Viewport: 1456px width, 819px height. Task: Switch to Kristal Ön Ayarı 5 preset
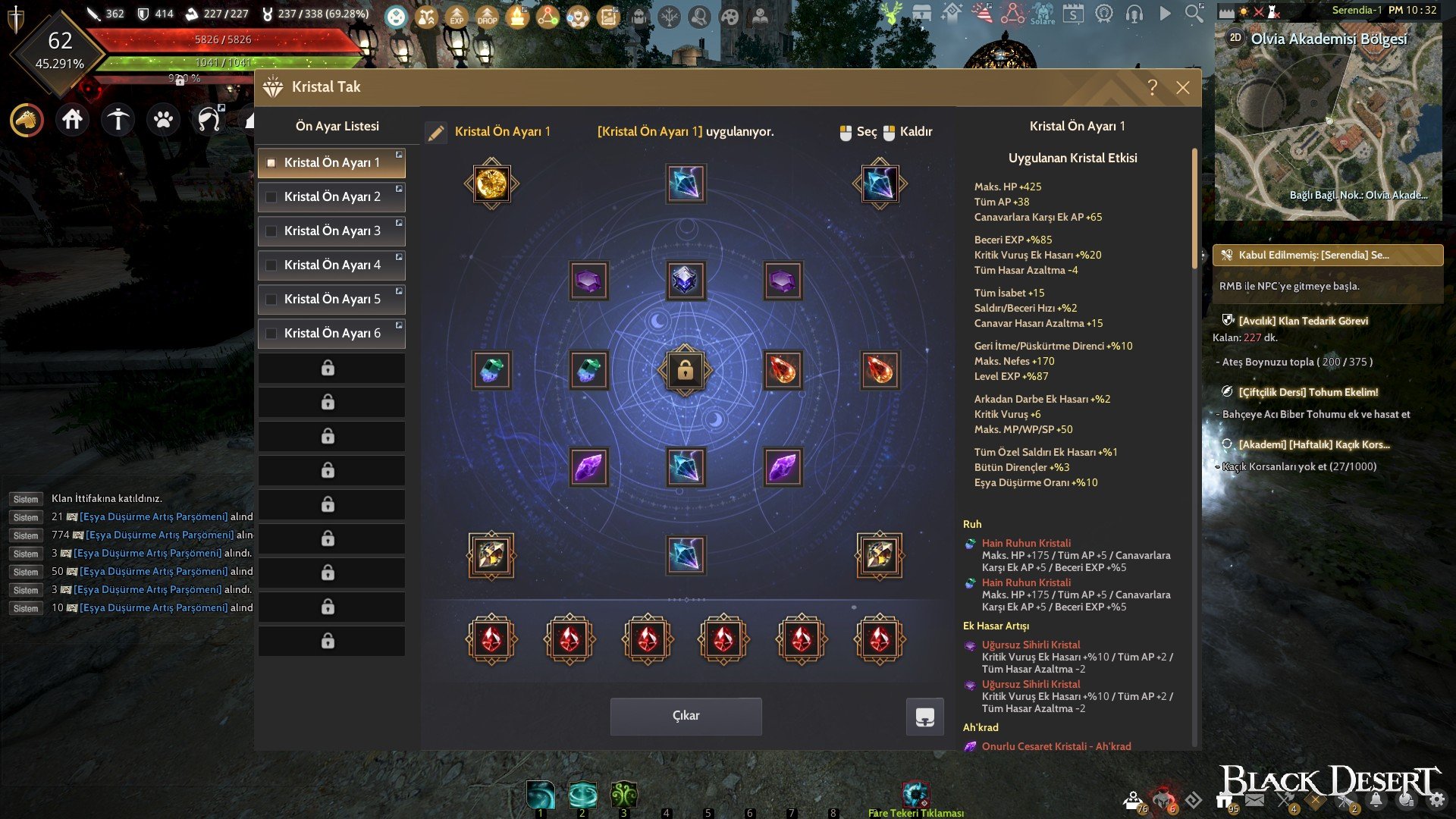coord(331,299)
